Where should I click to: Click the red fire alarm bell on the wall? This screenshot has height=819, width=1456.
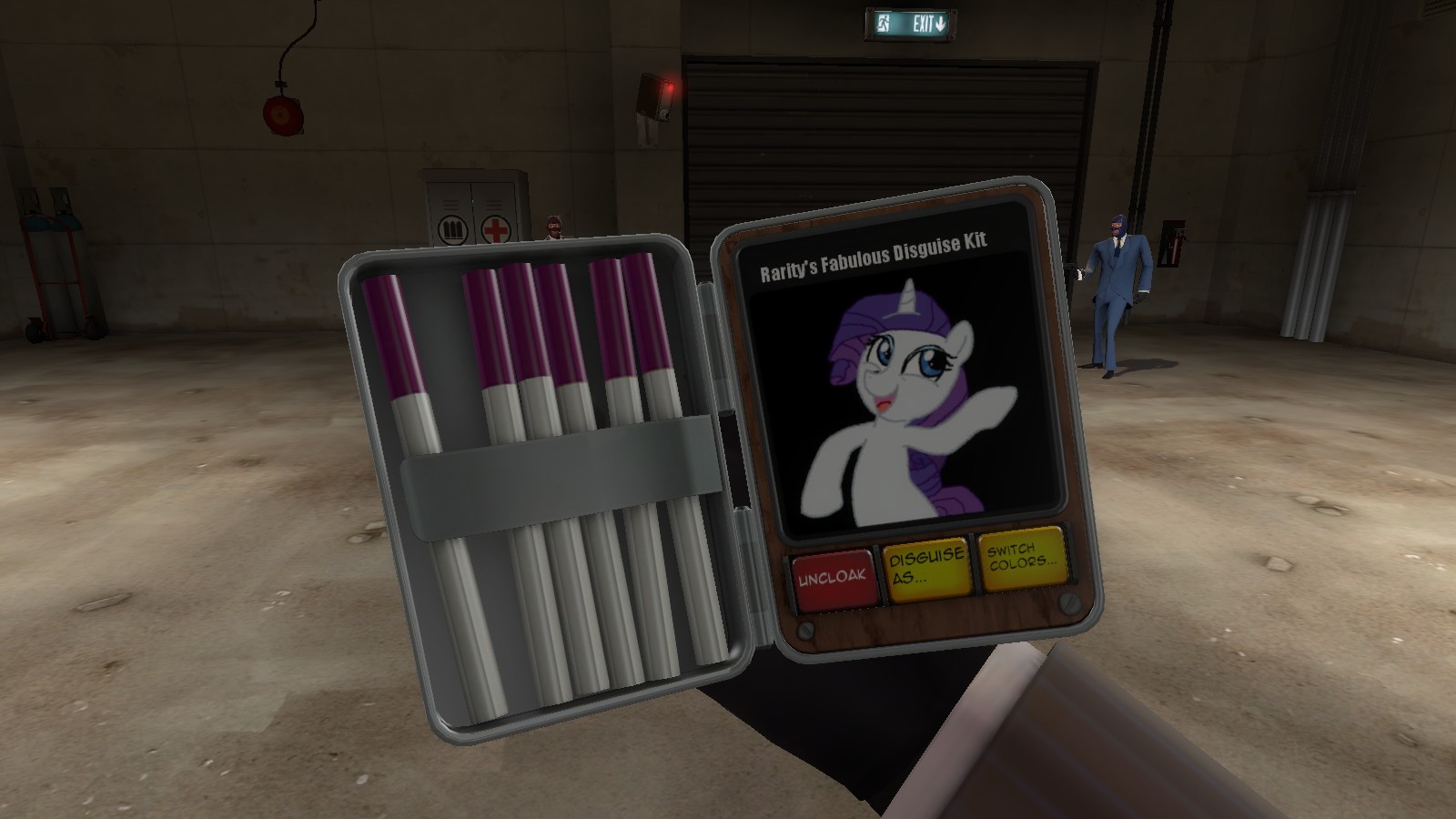282,114
